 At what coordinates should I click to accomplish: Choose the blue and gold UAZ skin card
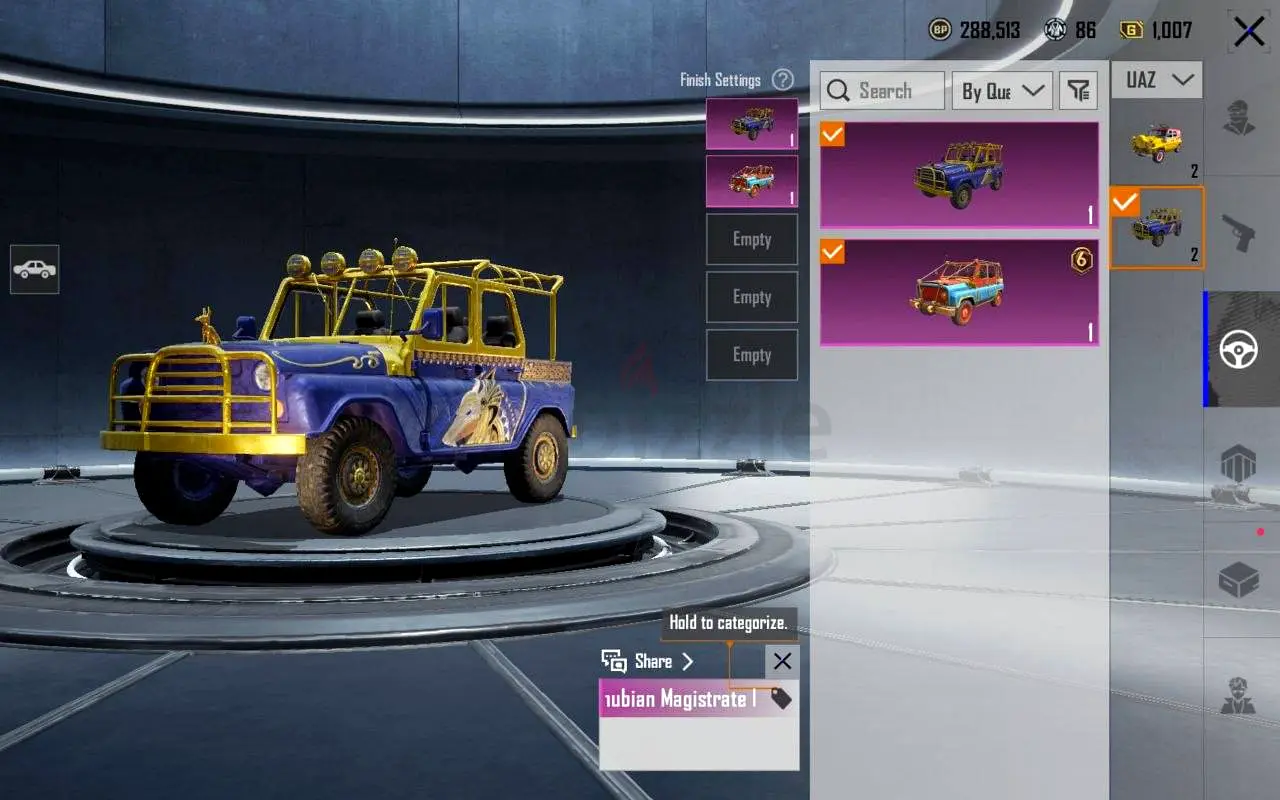pos(959,176)
